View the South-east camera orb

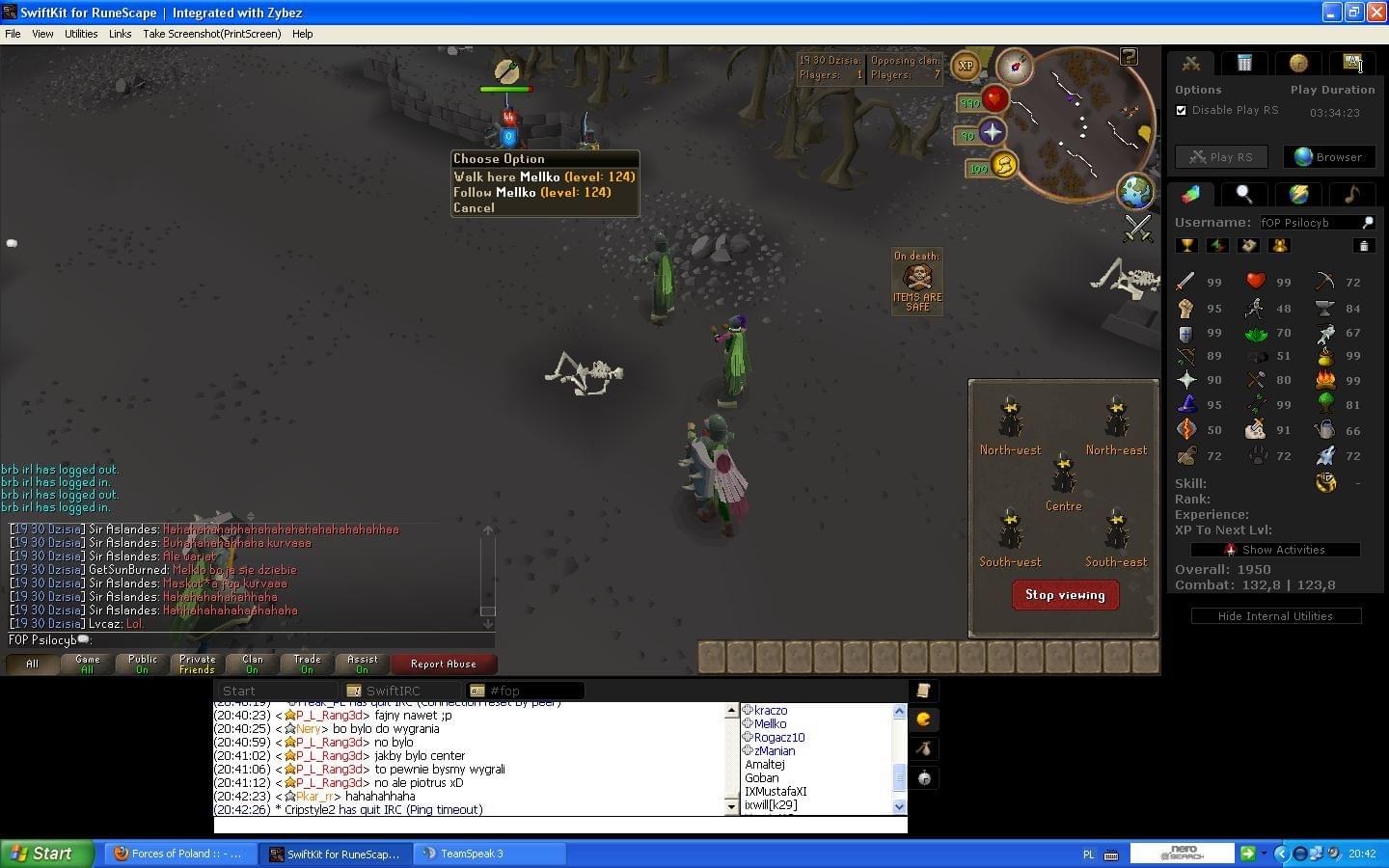[1116, 529]
